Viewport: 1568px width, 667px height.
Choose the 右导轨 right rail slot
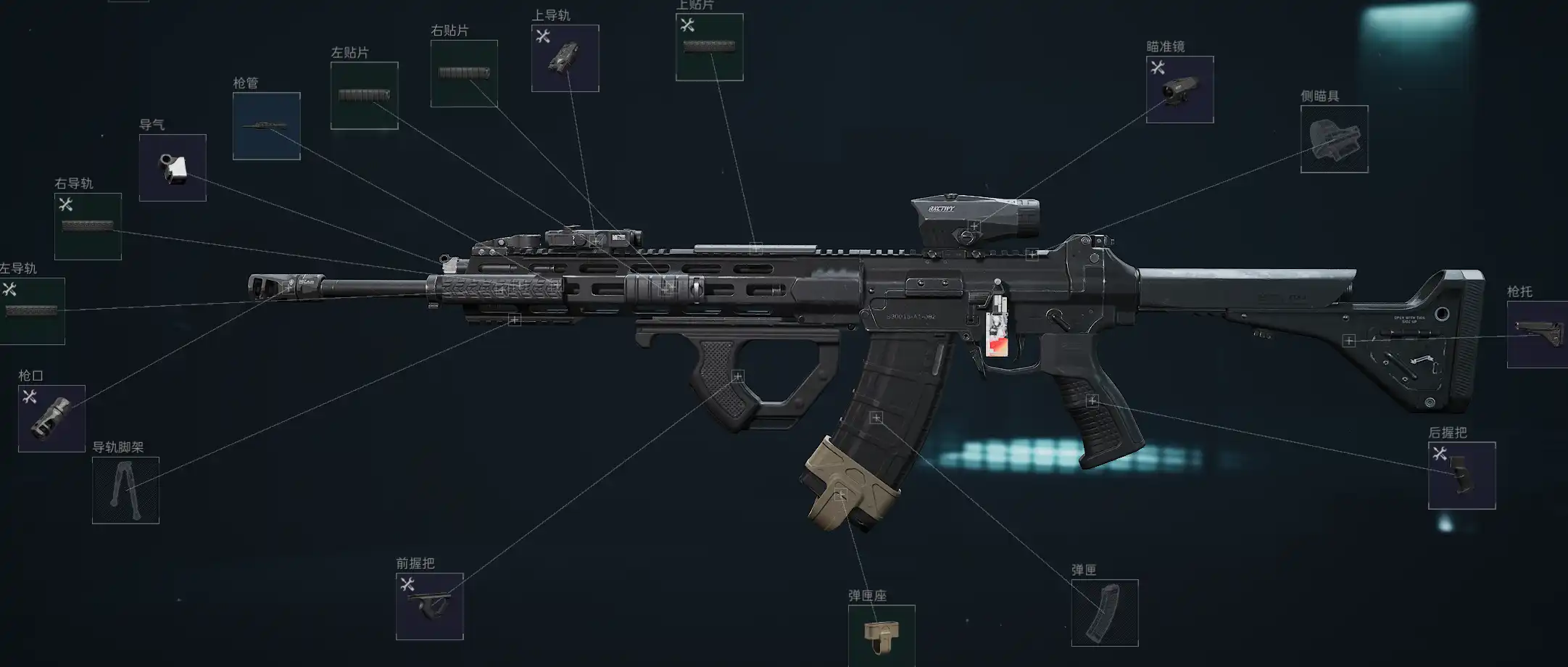[x=88, y=226]
